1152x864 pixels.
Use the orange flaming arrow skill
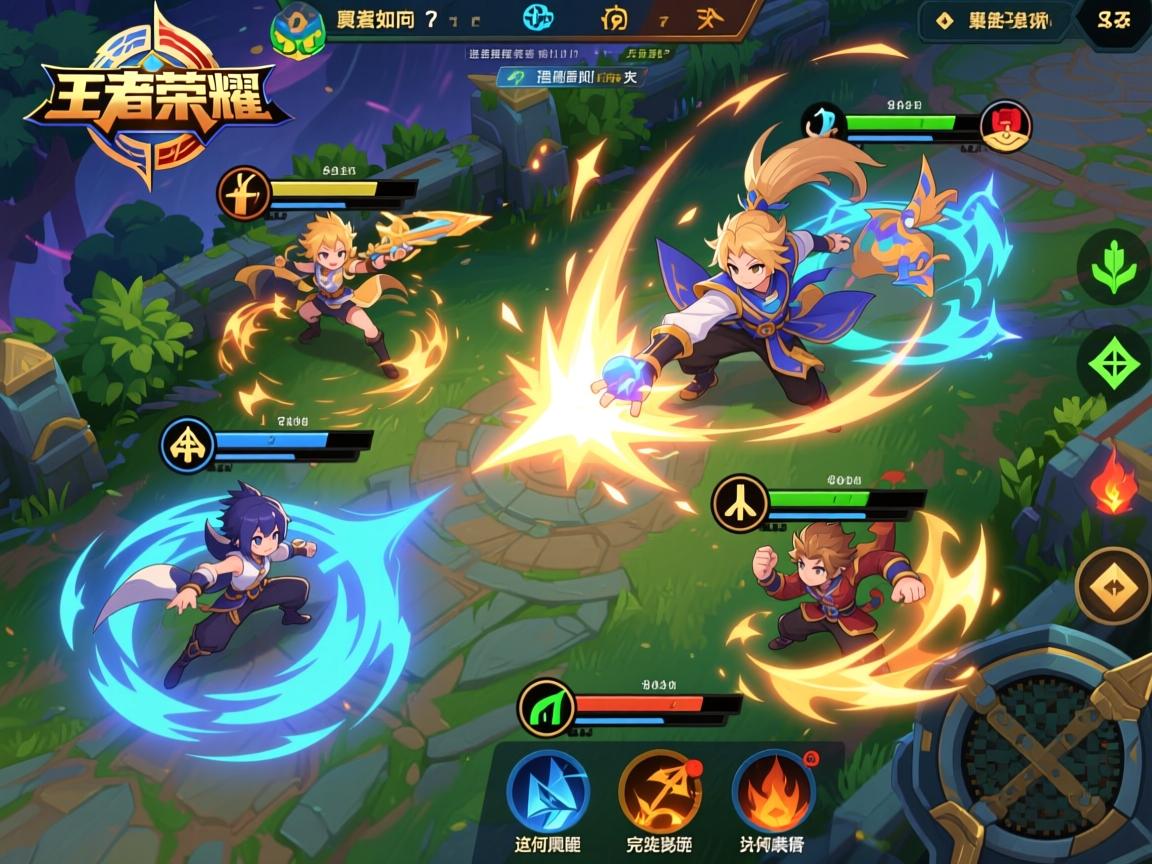(660, 790)
